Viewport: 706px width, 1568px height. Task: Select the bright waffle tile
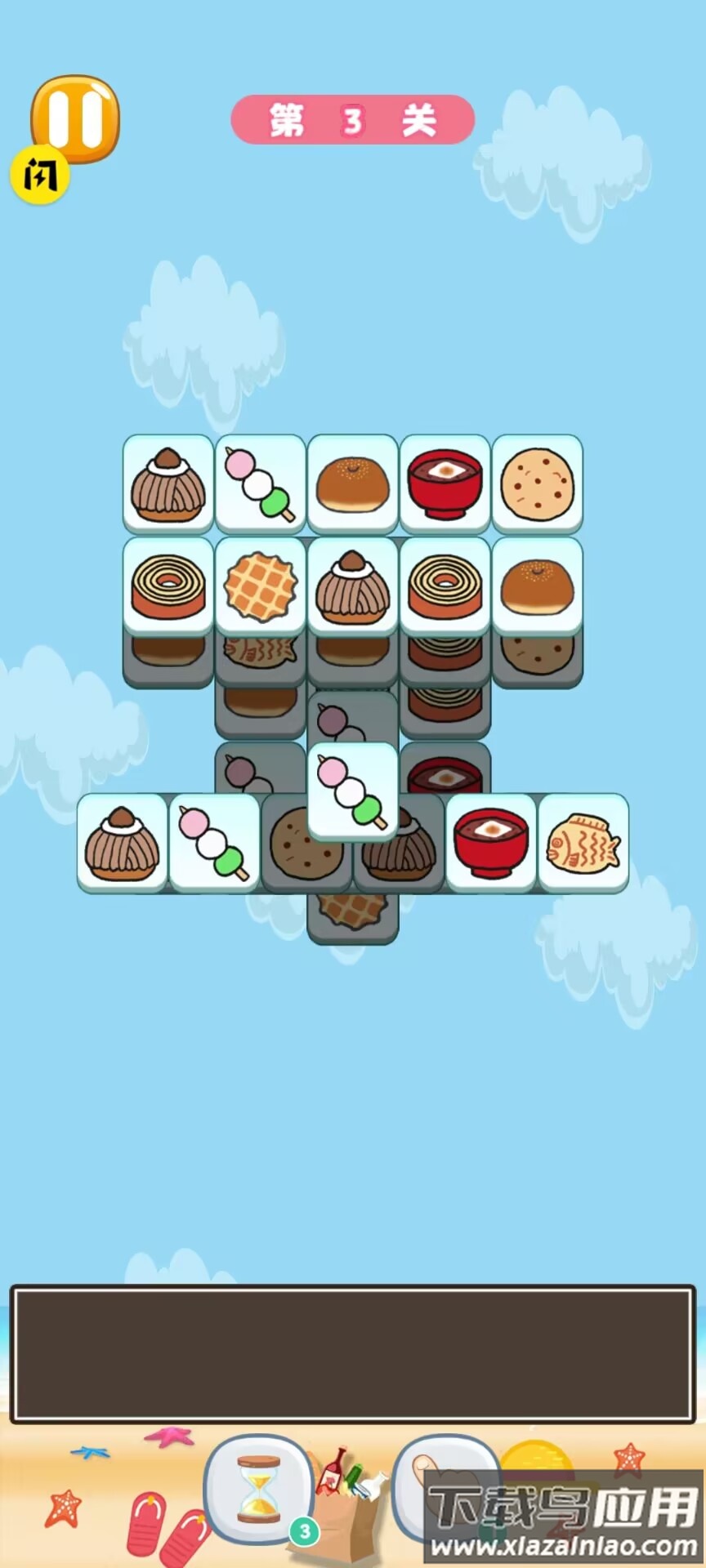tap(261, 585)
